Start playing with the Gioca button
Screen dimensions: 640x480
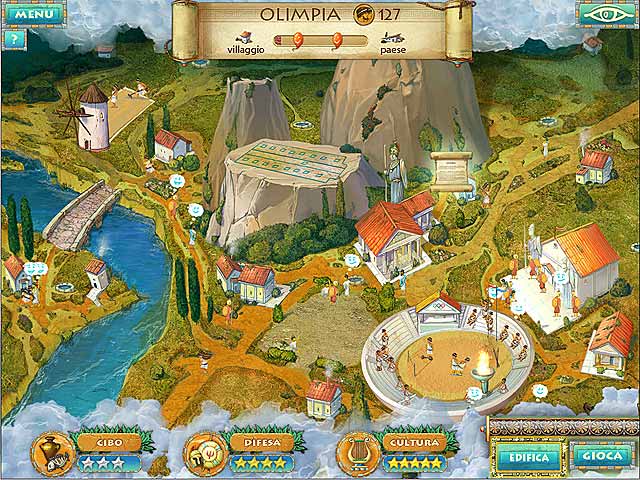click(x=601, y=454)
